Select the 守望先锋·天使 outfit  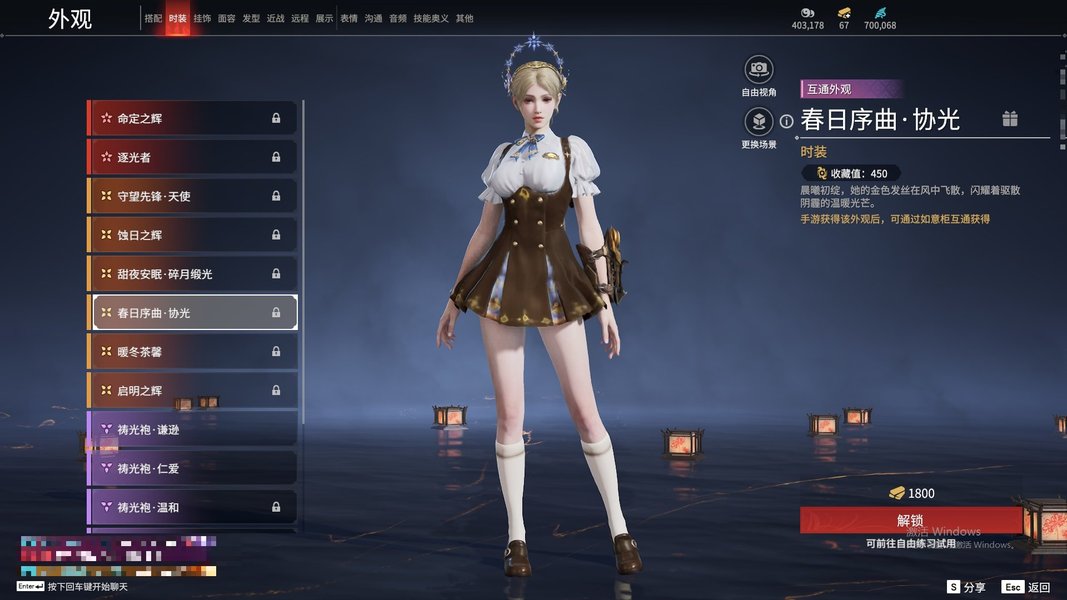(x=192, y=196)
